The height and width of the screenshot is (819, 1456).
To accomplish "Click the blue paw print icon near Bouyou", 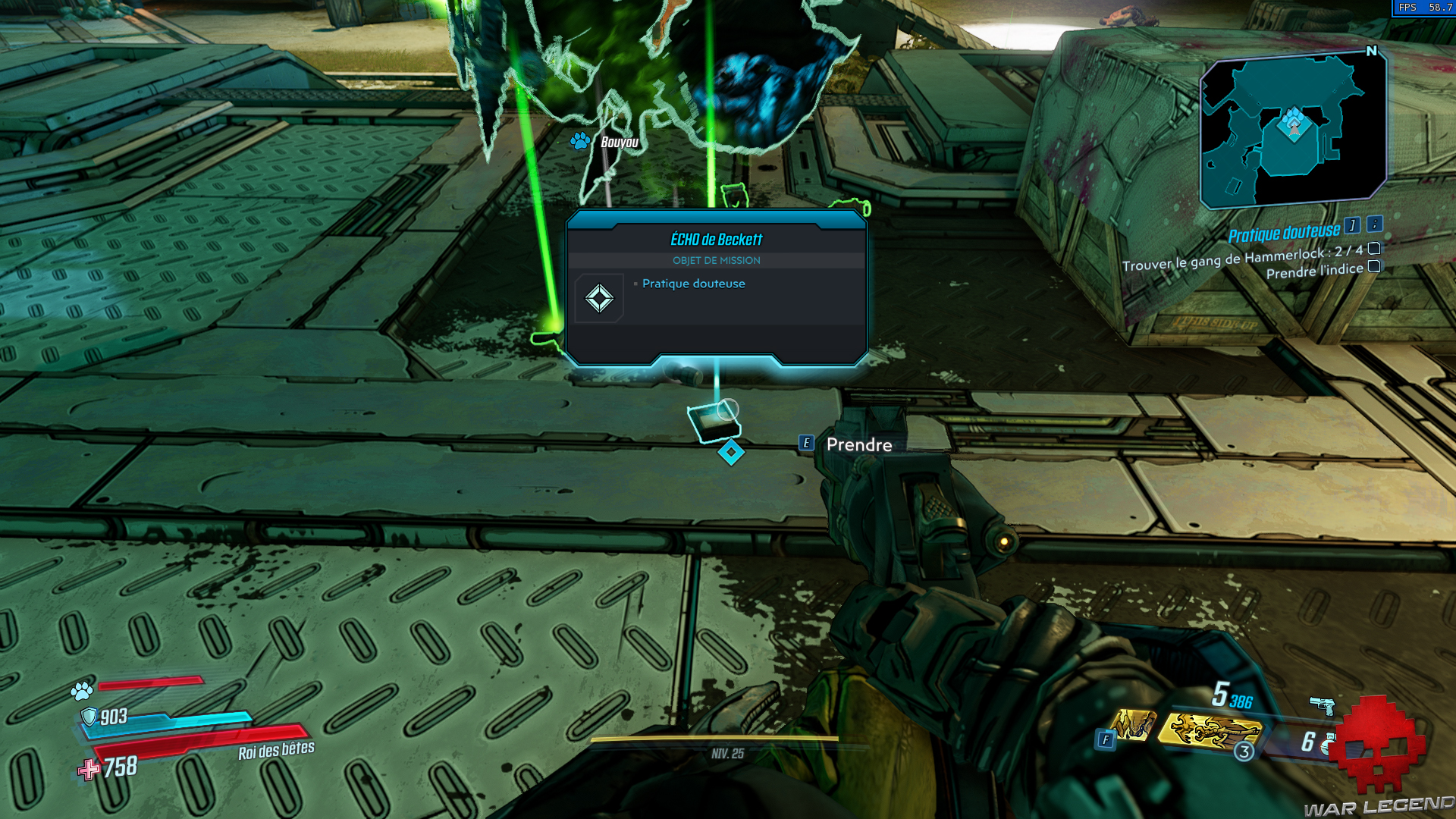I will click(x=580, y=141).
